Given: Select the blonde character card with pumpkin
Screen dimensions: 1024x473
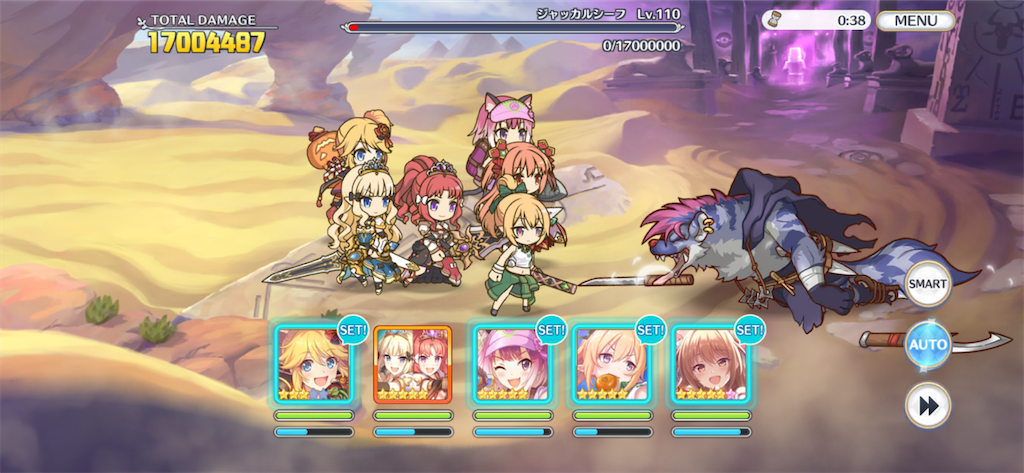Looking at the screenshot, I should pos(612,364).
